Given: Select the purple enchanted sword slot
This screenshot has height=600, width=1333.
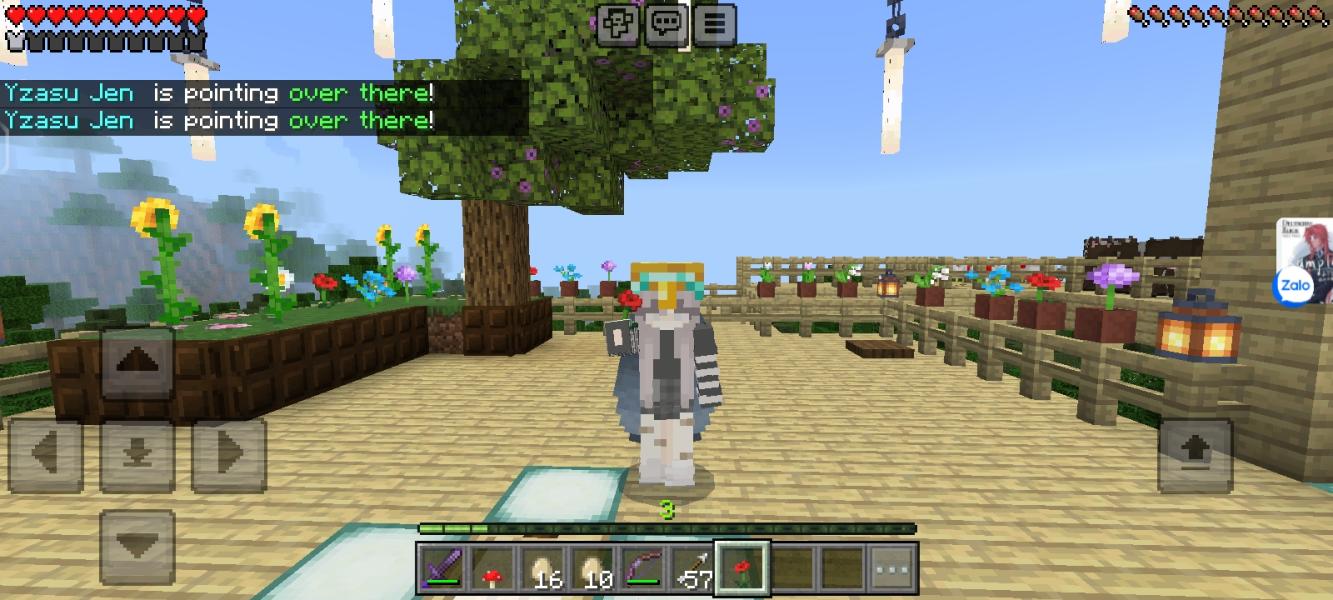Looking at the screenshot, I should (442, 570).
